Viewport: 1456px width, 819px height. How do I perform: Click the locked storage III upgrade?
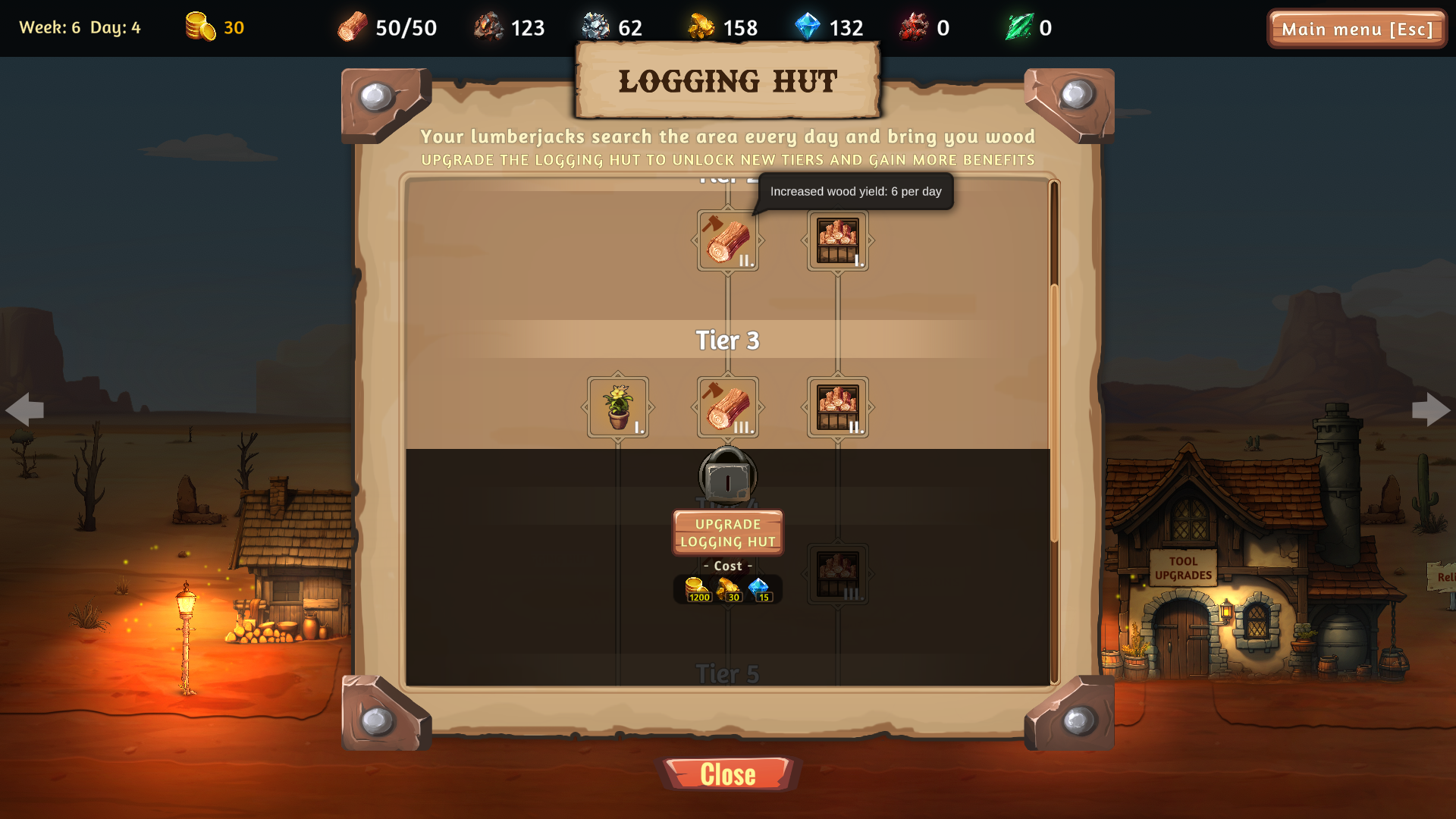pyautogui.click(x=836, y=574)
